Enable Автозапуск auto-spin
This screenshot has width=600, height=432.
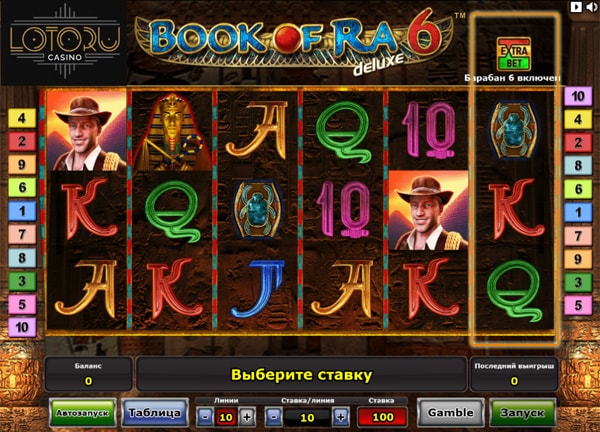(x=83, y=412)
